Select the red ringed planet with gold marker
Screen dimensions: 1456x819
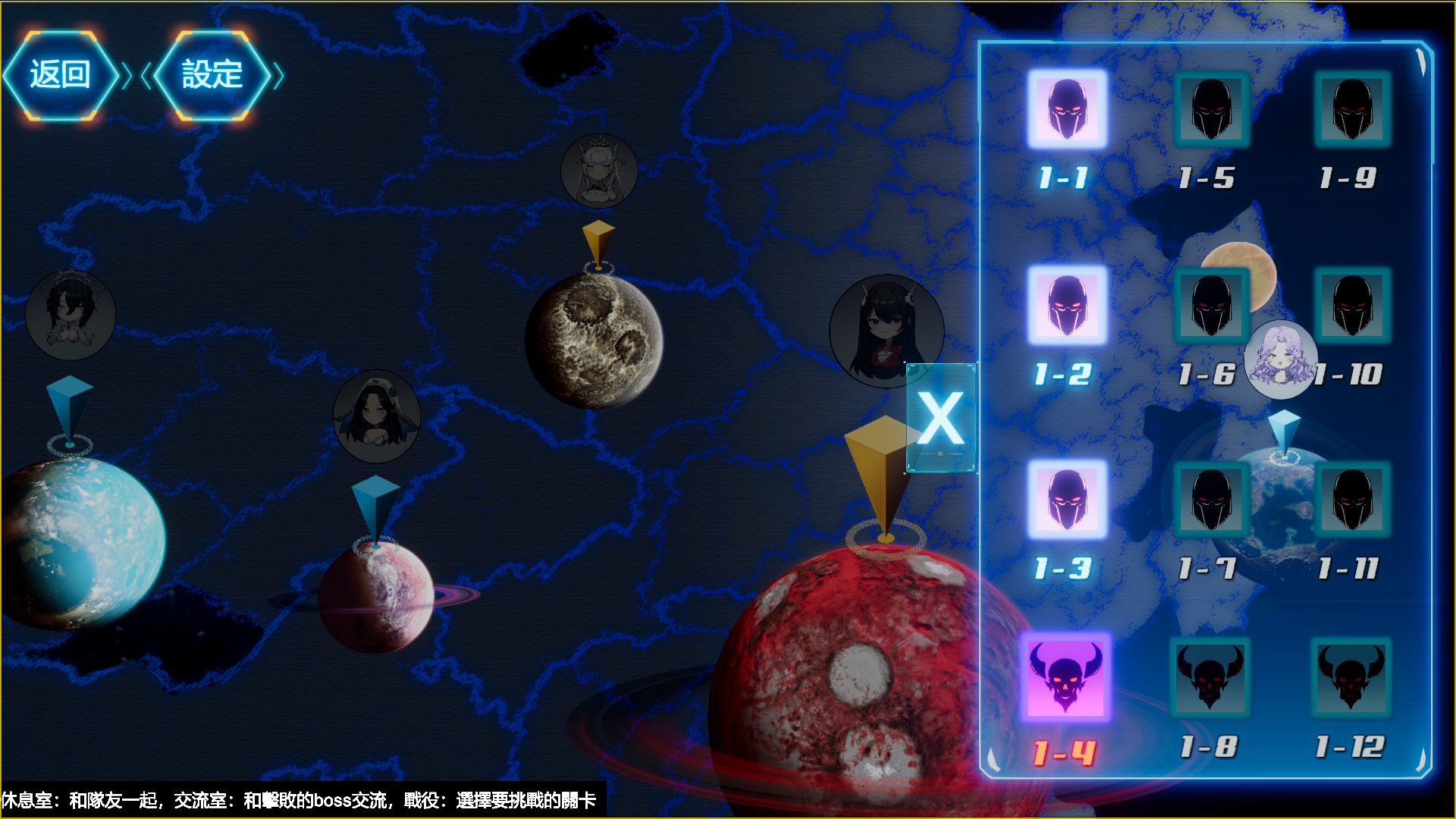[842, 682]
